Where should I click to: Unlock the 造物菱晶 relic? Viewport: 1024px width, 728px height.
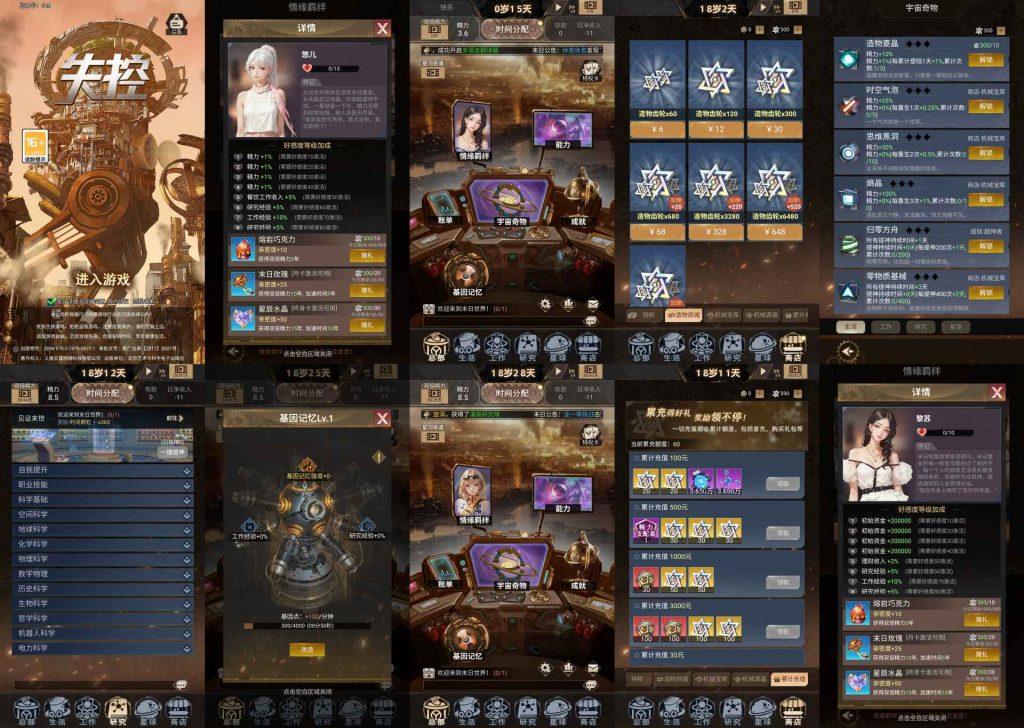tap(986, 59)
